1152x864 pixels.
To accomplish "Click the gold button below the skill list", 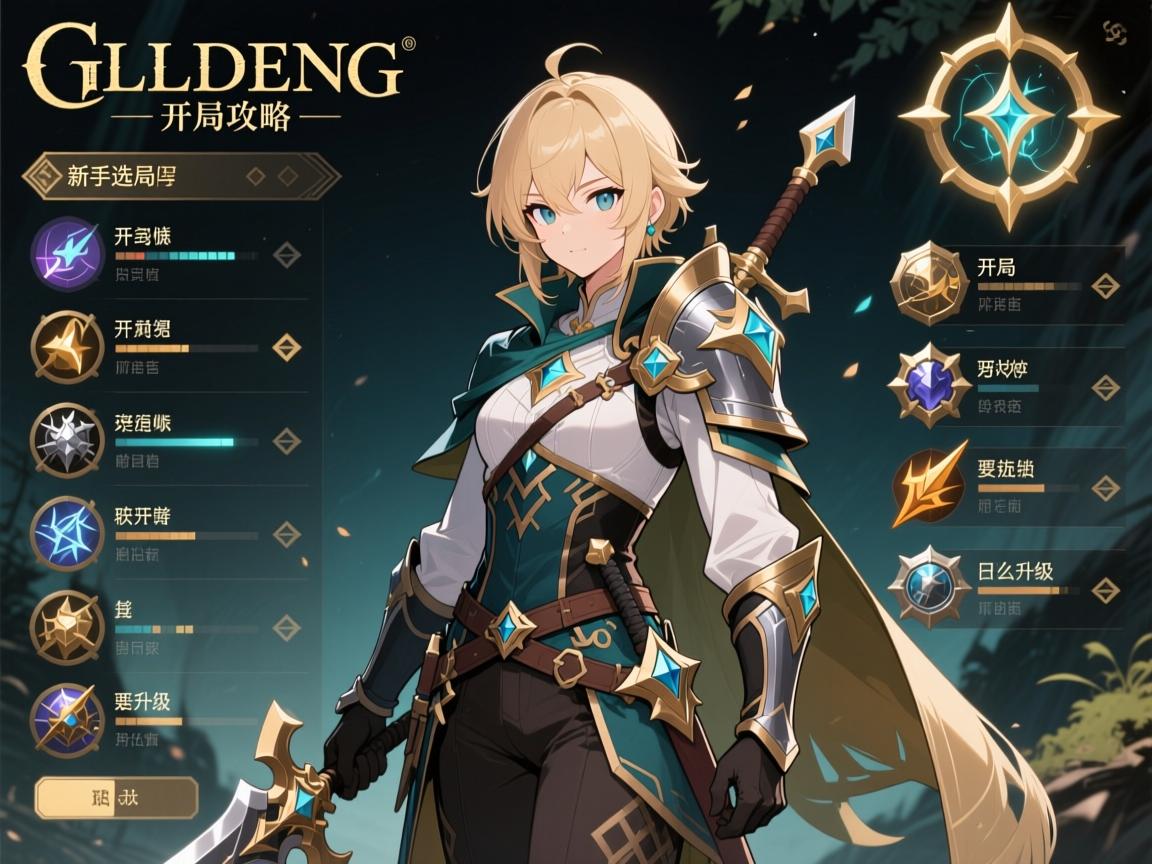I will (x=116, y=798).
